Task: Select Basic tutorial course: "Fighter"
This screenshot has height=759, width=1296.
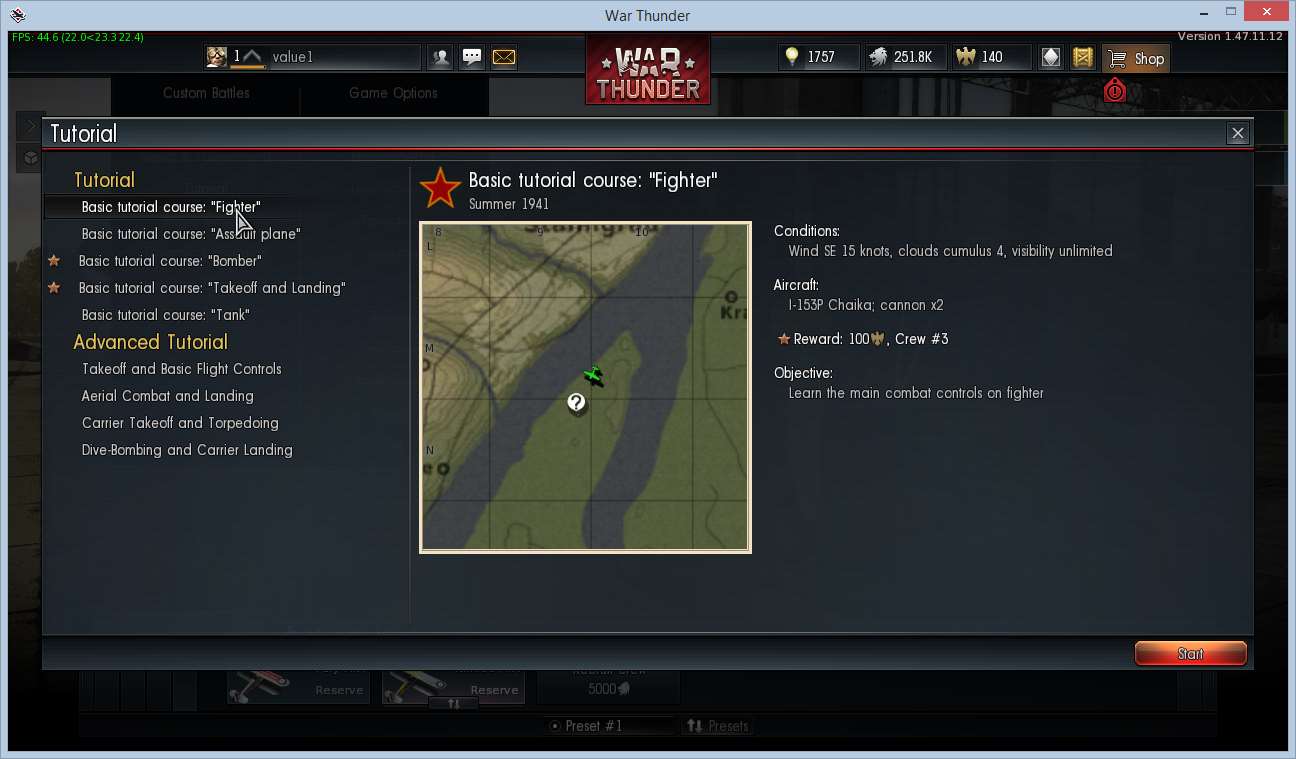Action: pos(171,207)
